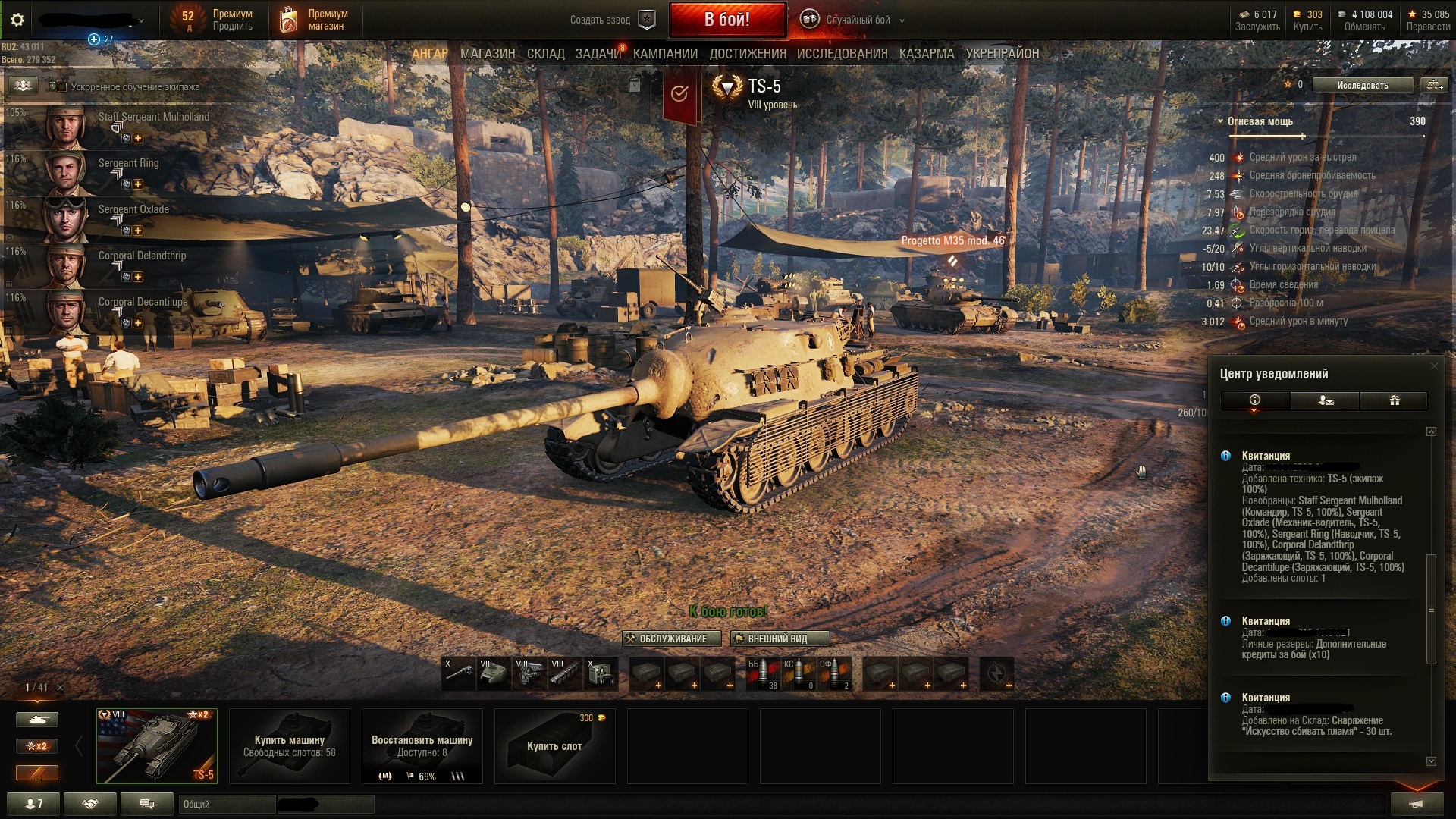The width and height of the screenshot is (1456, 819).
Task: Open the СКЛАД depot tab
Action: [545, 54]
